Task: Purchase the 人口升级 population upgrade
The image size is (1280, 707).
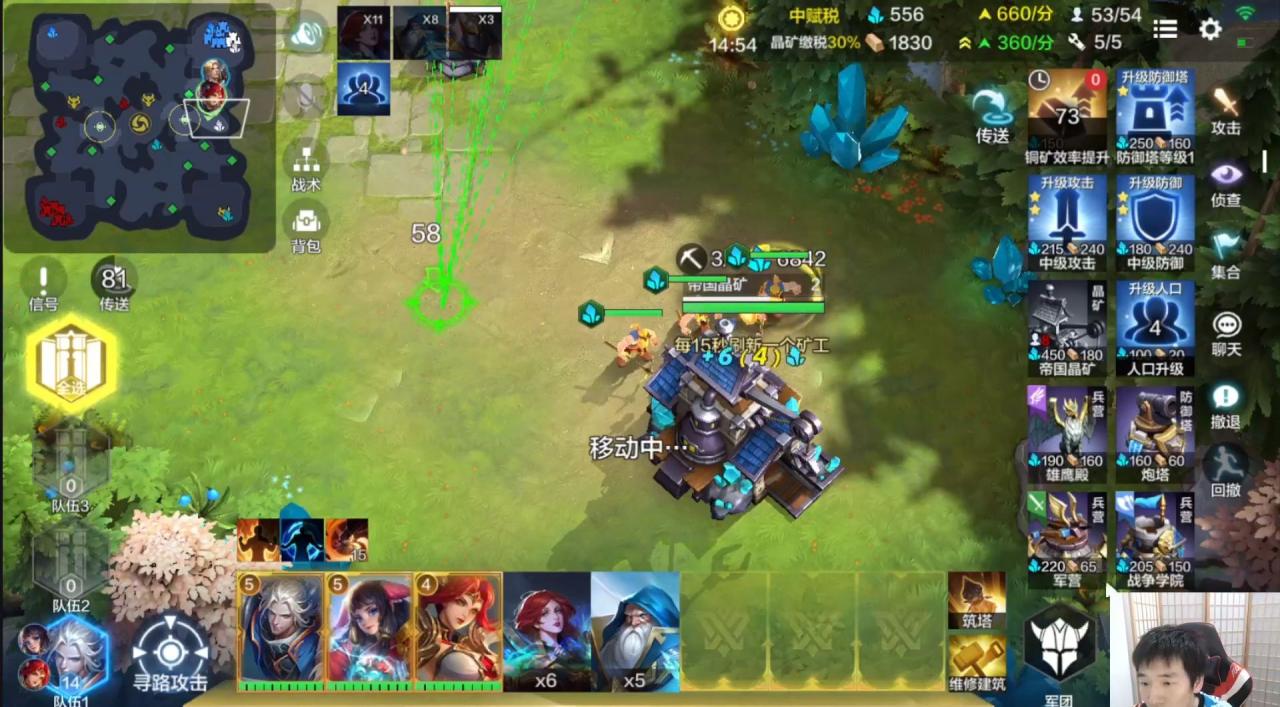Action: pos(1155,327)
